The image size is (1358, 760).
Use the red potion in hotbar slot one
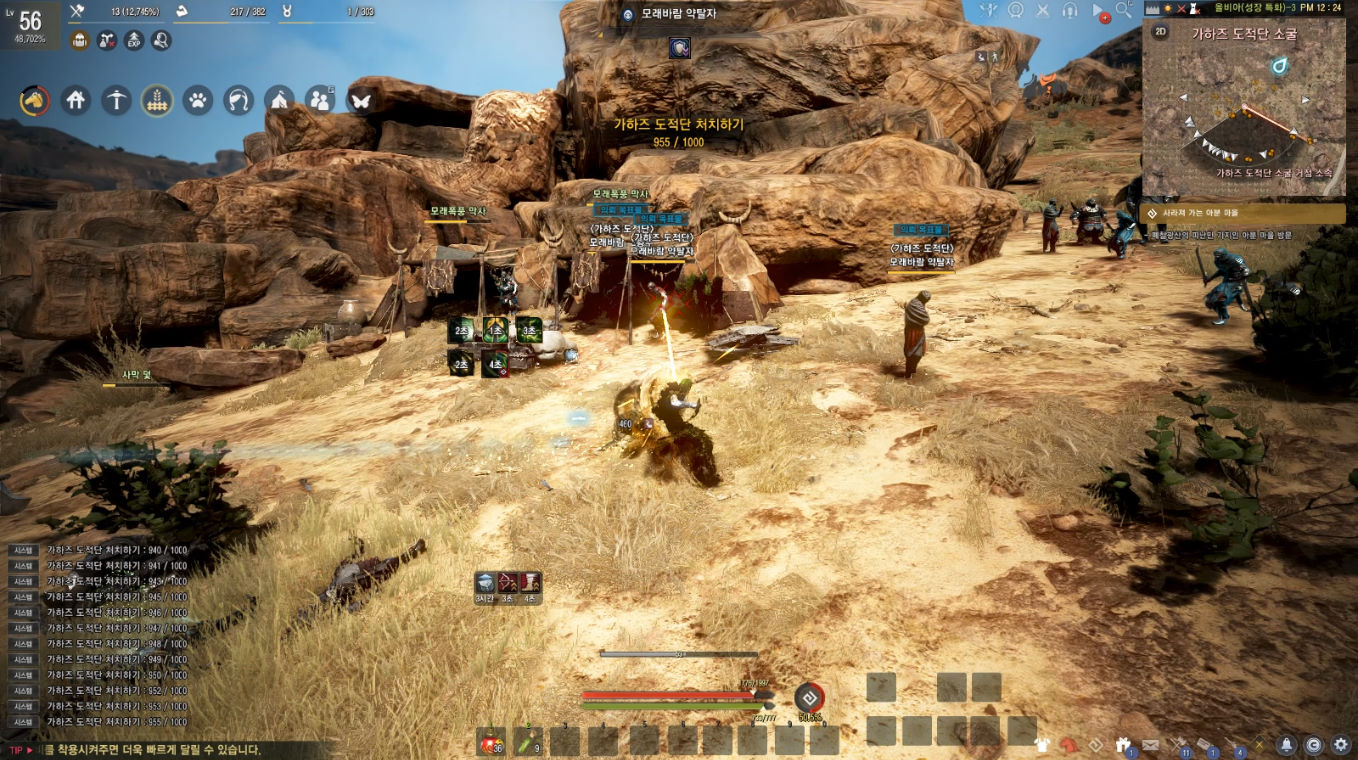pyautogui.click(x=490, y=742)
